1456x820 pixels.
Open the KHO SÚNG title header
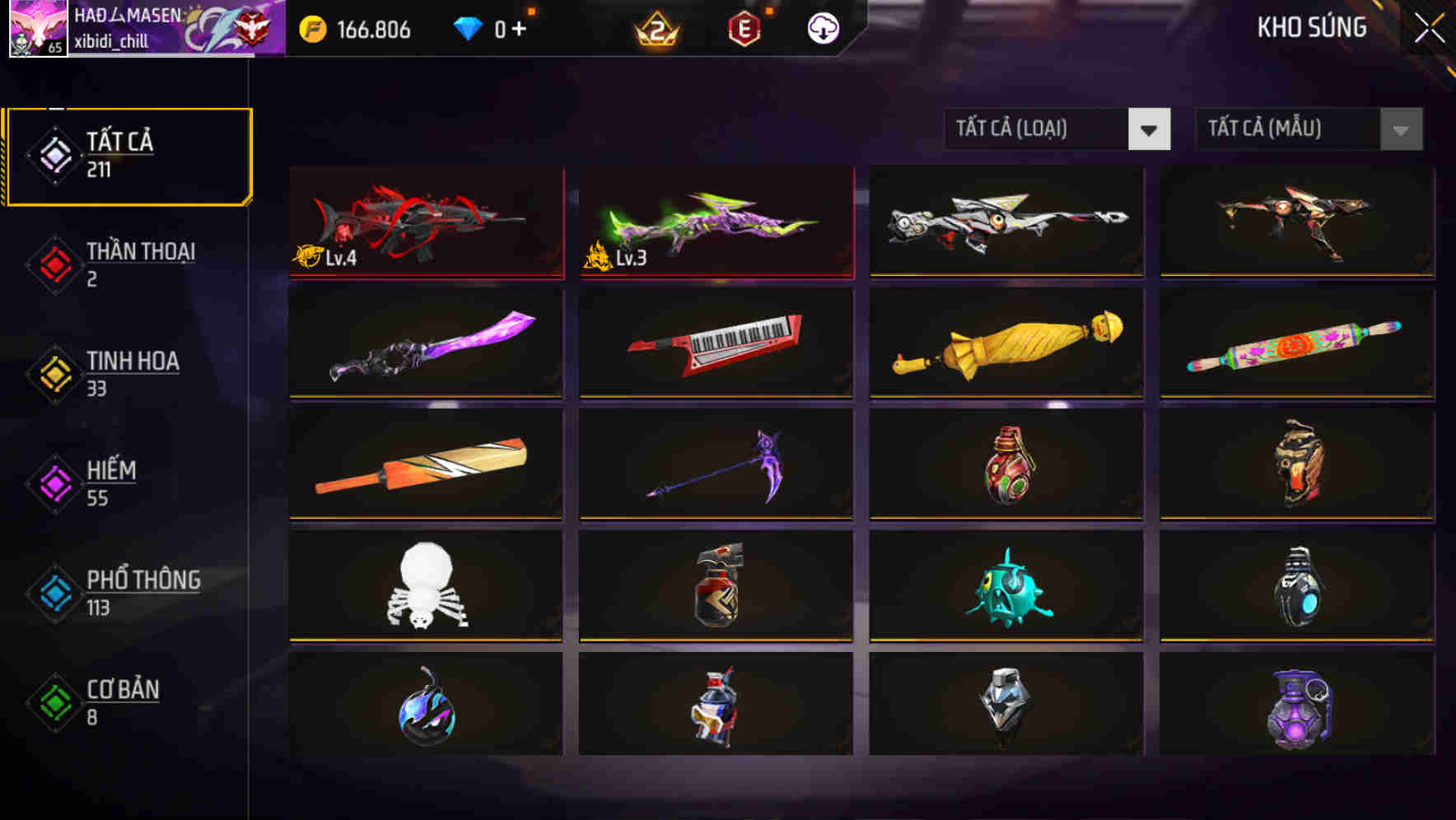tap(1312, 27)
